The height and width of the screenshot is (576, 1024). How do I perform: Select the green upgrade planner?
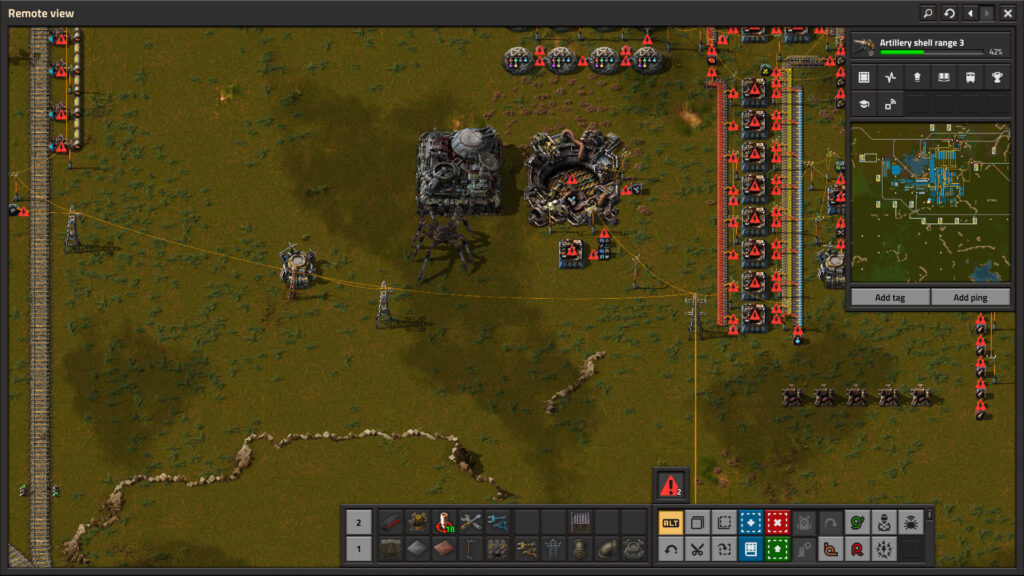(x=777, y=549)
